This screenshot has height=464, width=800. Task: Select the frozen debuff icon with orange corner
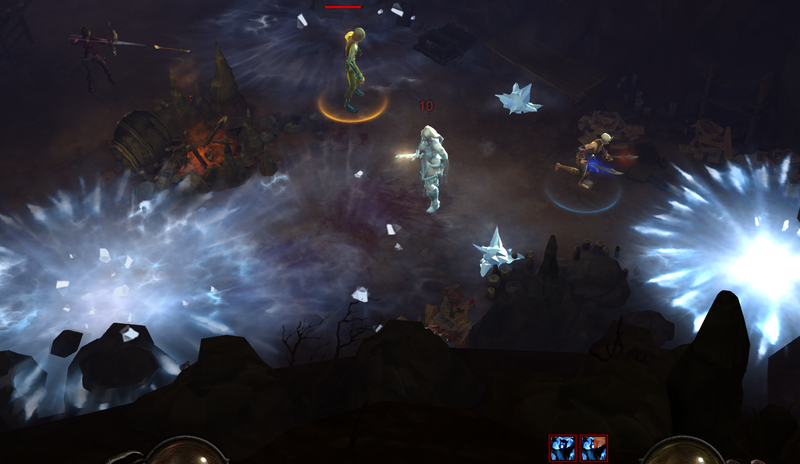click(x=594, y=447)
